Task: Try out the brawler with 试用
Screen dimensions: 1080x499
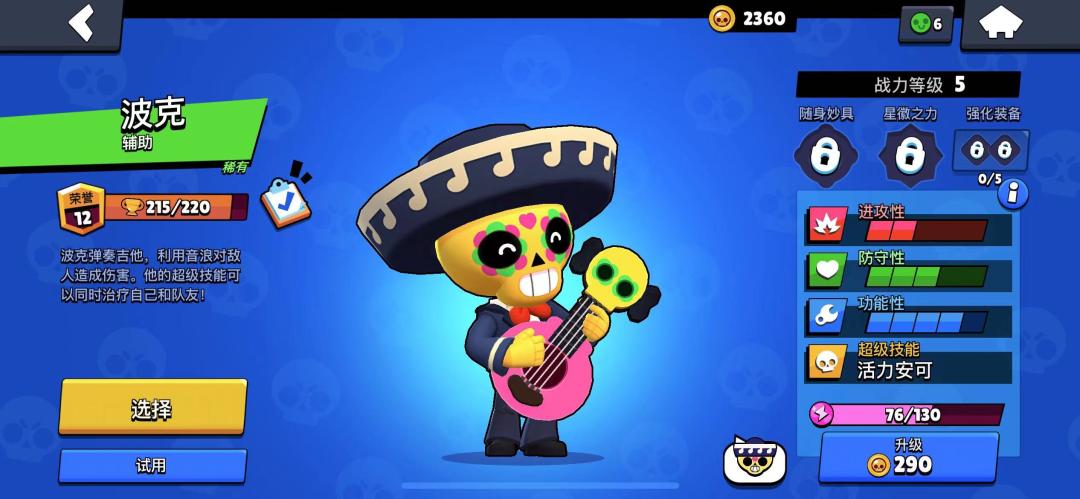Action: [152, 465]
